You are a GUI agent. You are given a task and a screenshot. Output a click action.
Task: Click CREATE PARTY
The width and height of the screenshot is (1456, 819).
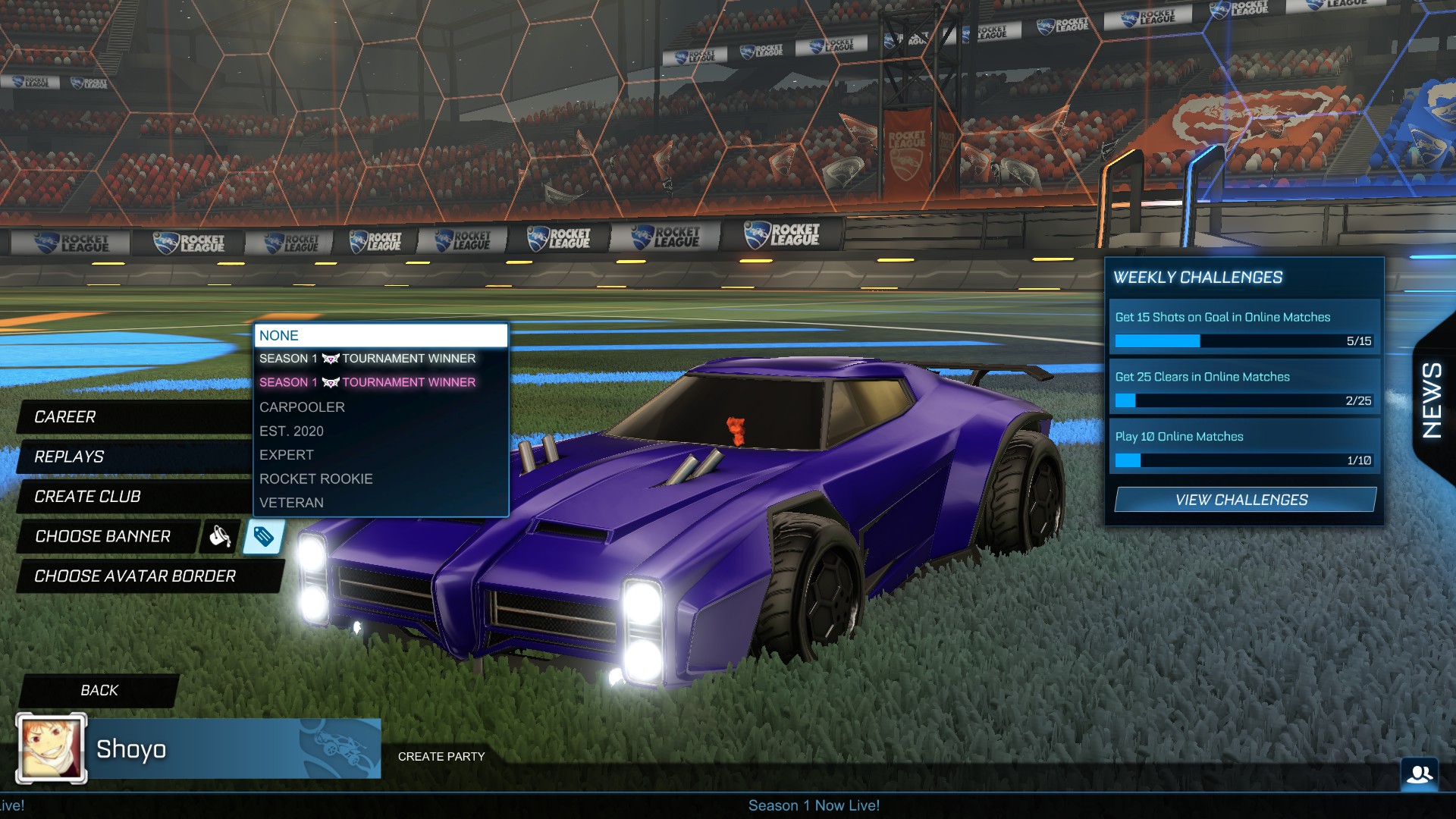click(441, 756)
